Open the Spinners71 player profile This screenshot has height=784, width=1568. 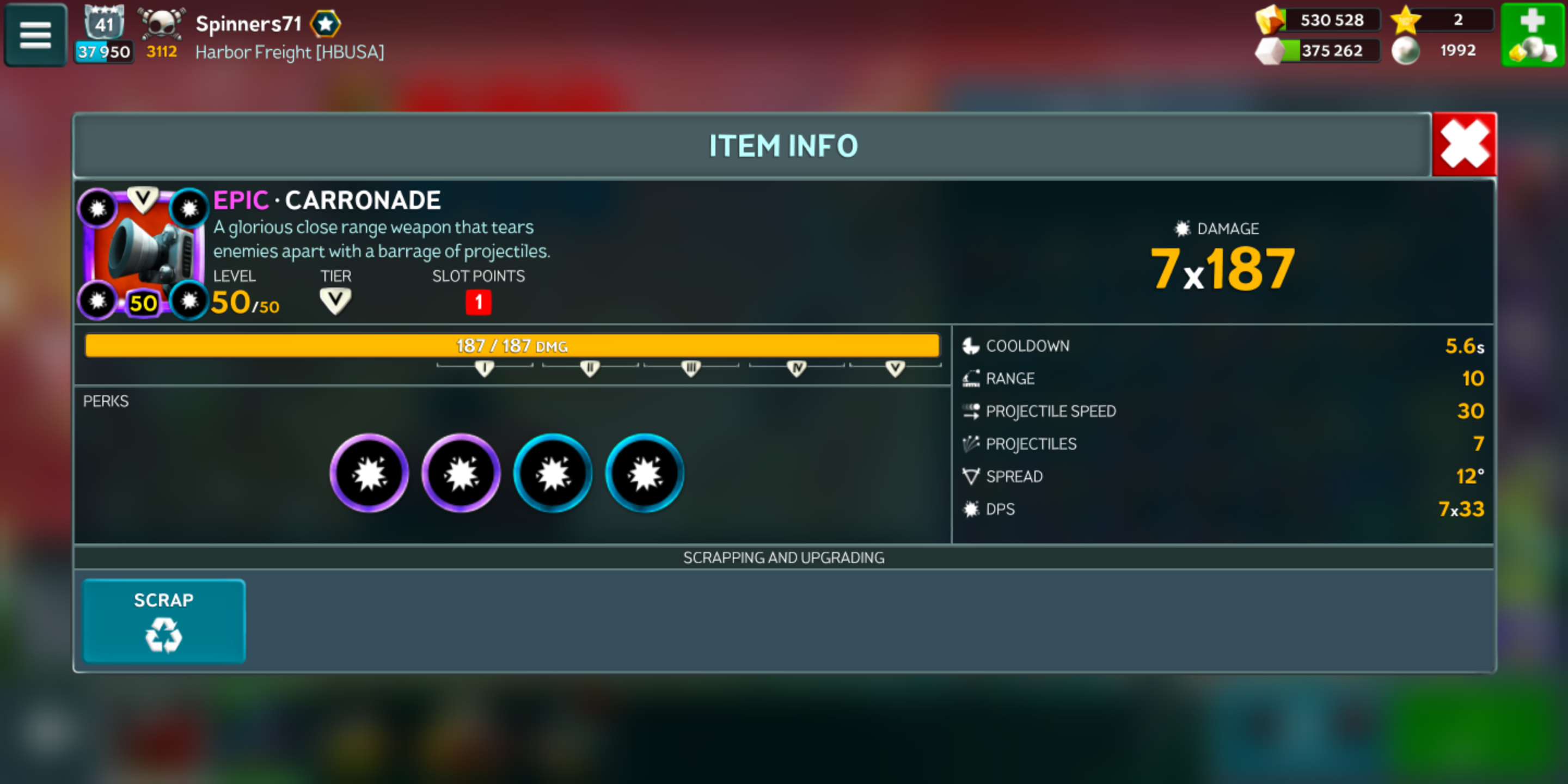click(x=248, y=24)
